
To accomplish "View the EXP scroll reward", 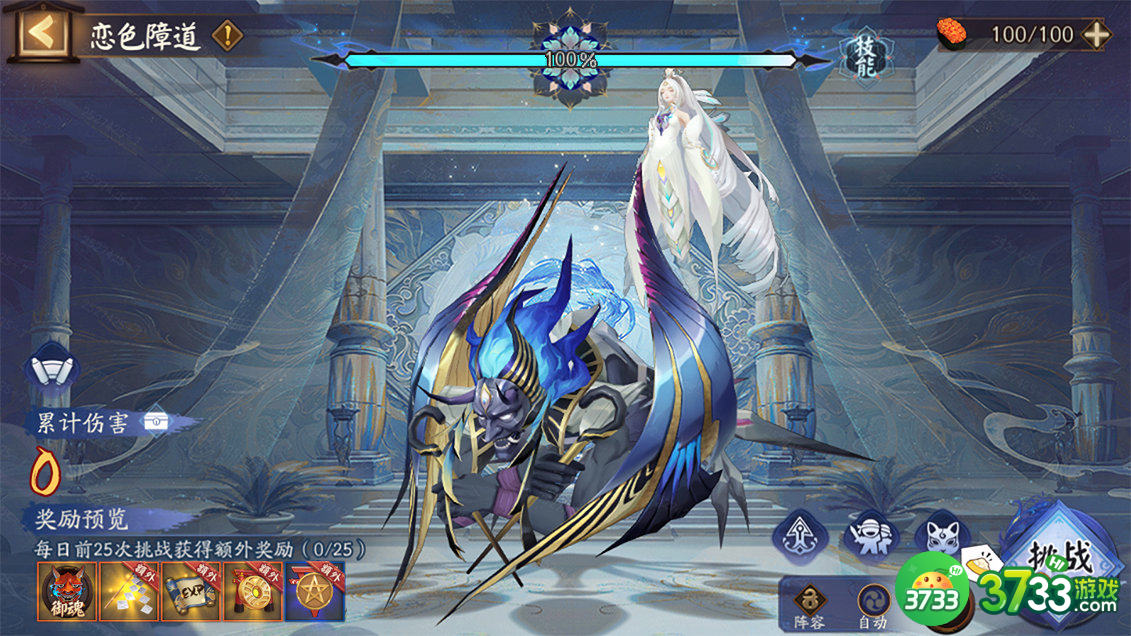I will [192, 592].
